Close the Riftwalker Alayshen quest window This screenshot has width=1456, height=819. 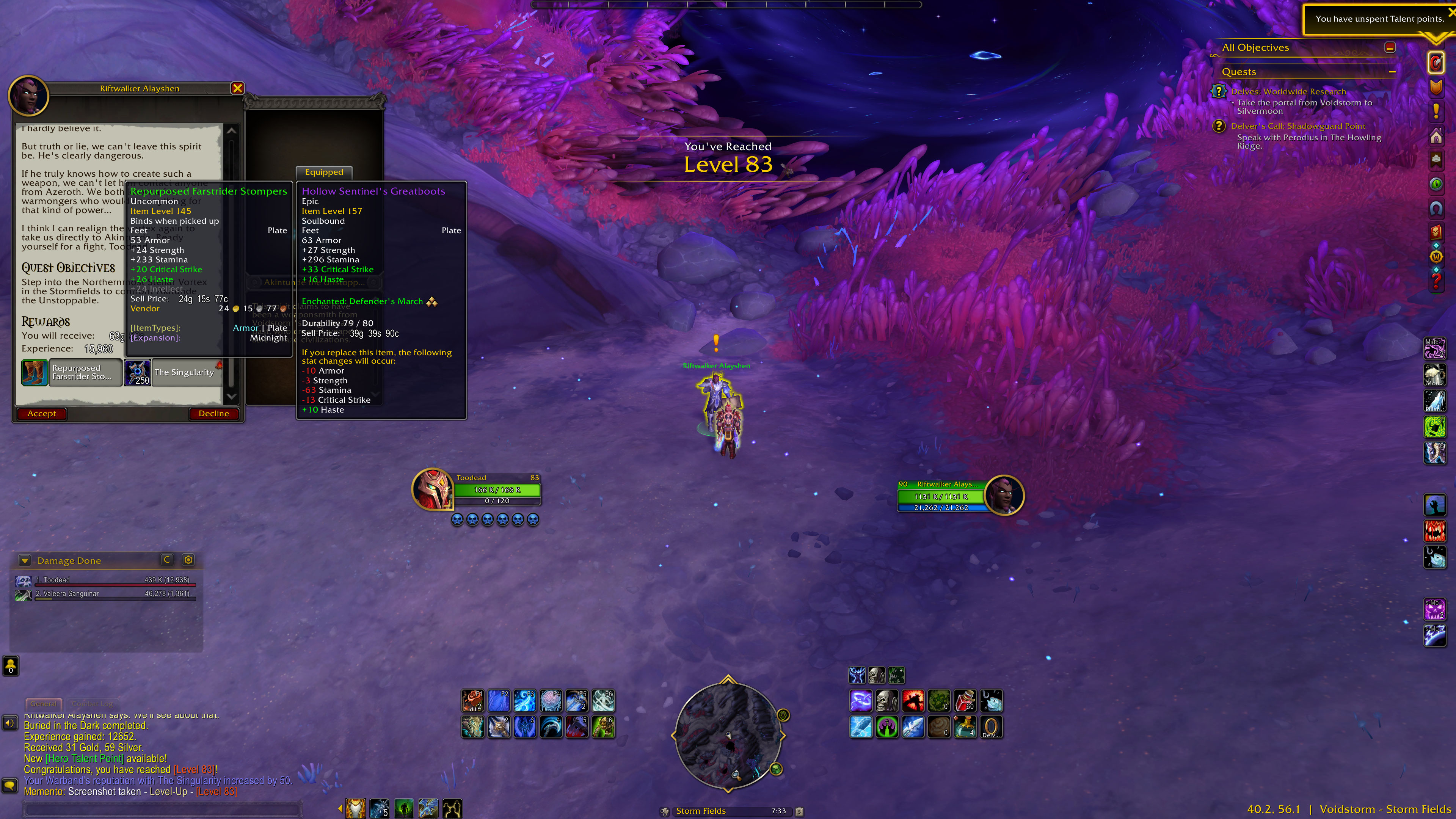pyautogui.click(x=237, y=88)
